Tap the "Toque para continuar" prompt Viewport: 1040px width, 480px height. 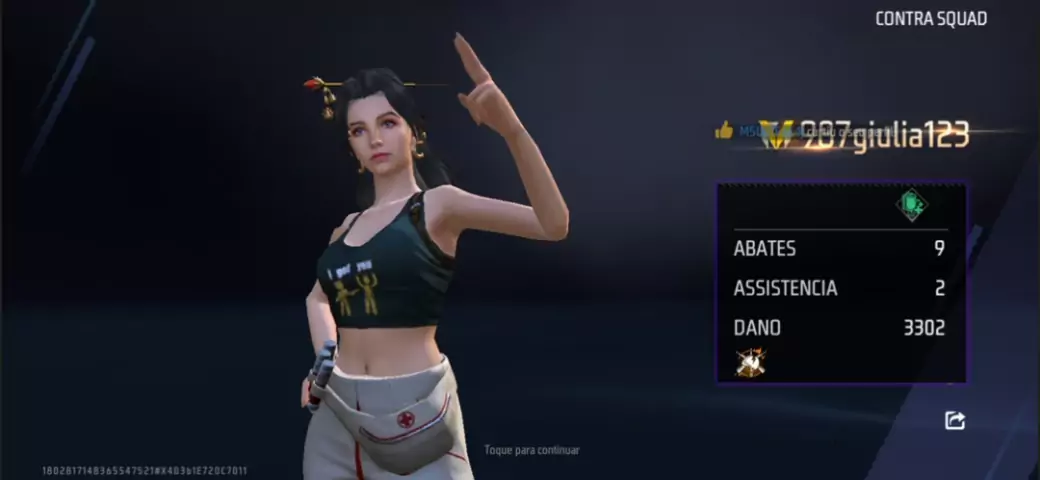532,450
